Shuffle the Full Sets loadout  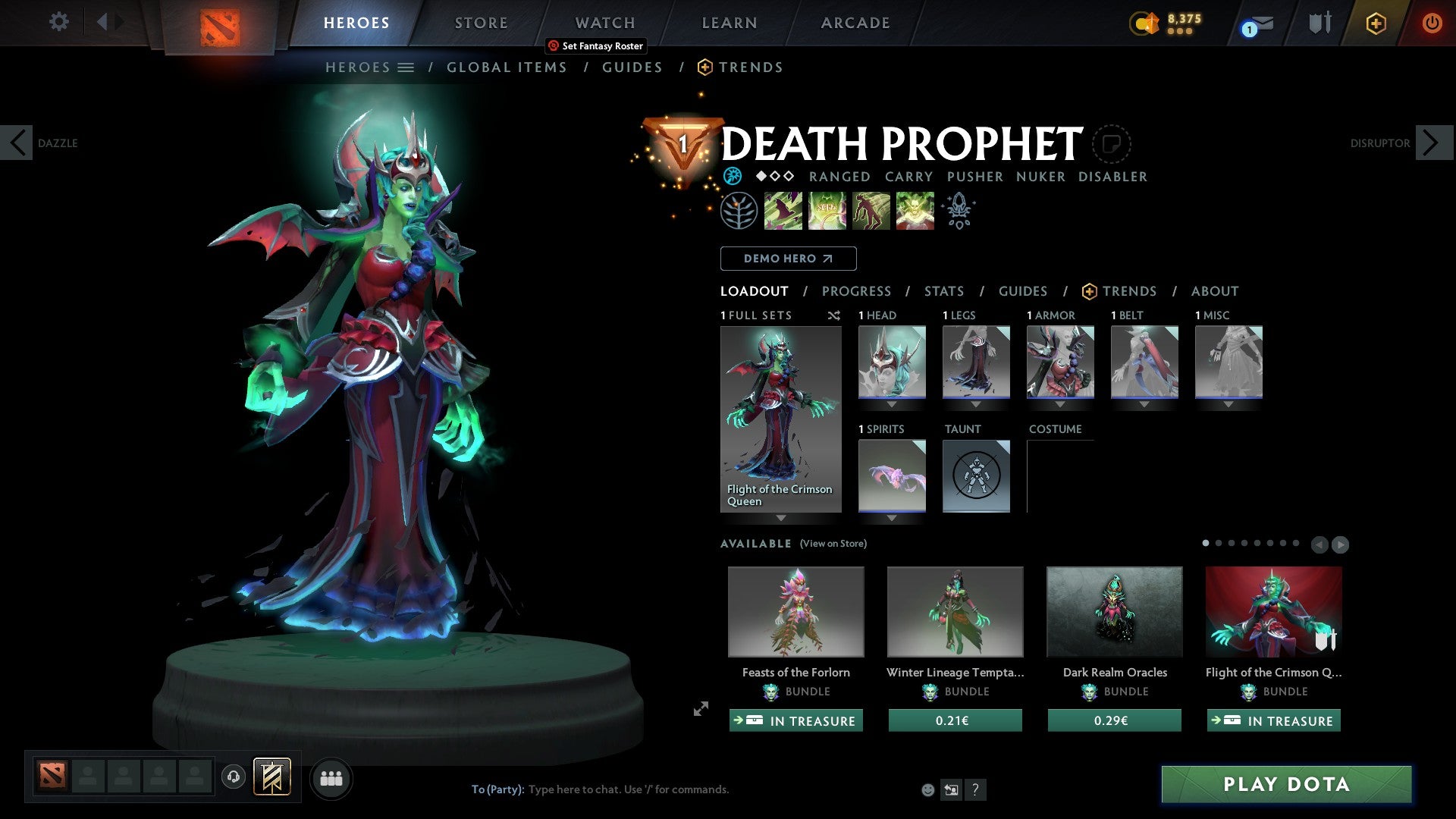833,315
